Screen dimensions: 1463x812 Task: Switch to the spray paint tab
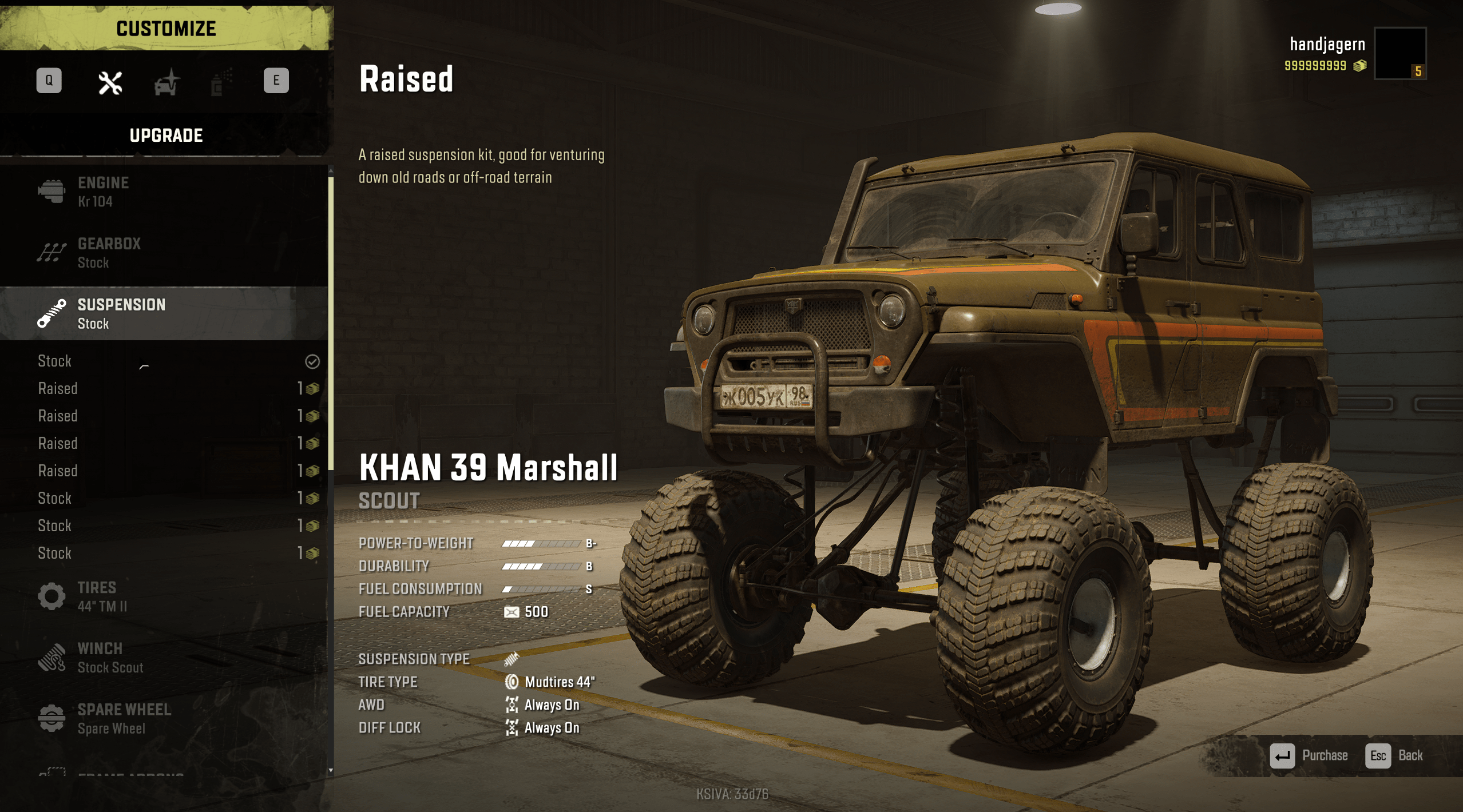(221, 83)
